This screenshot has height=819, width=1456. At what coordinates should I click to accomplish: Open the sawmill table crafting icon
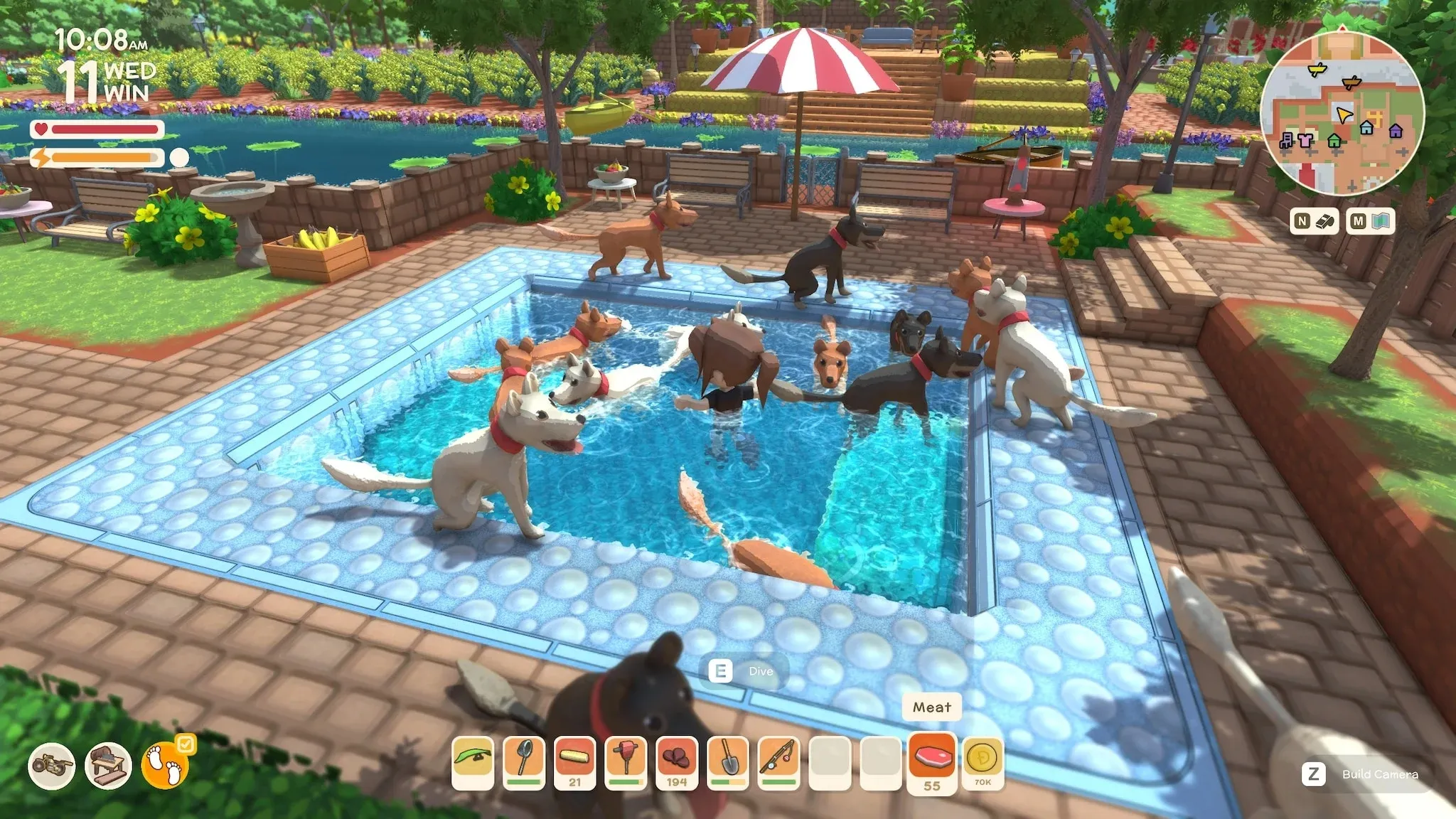[x=108, y=766]
